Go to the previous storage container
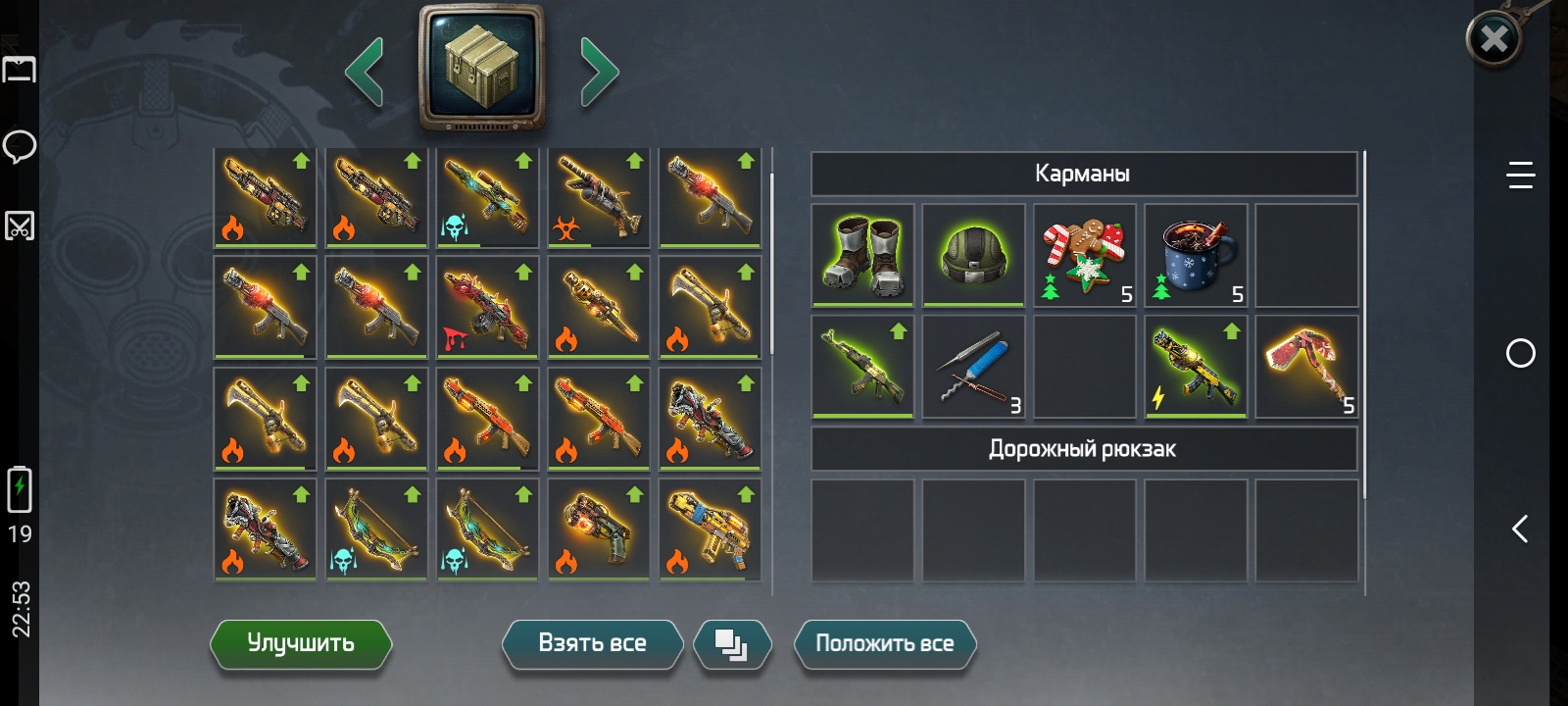 click(x=365, y=71)
